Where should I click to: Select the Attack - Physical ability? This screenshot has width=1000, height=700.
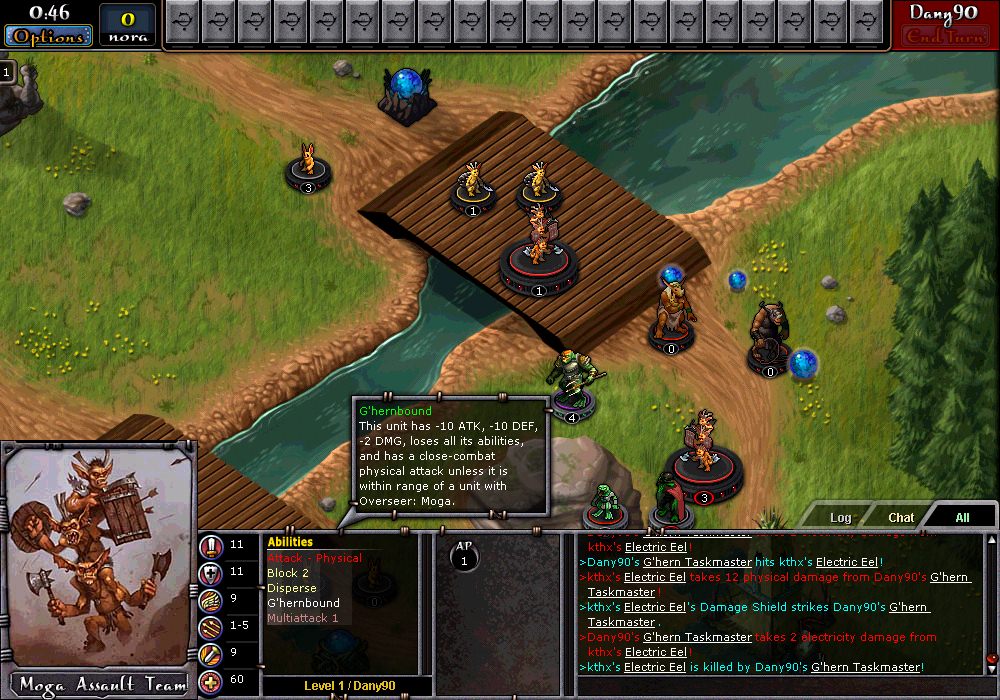314,558
